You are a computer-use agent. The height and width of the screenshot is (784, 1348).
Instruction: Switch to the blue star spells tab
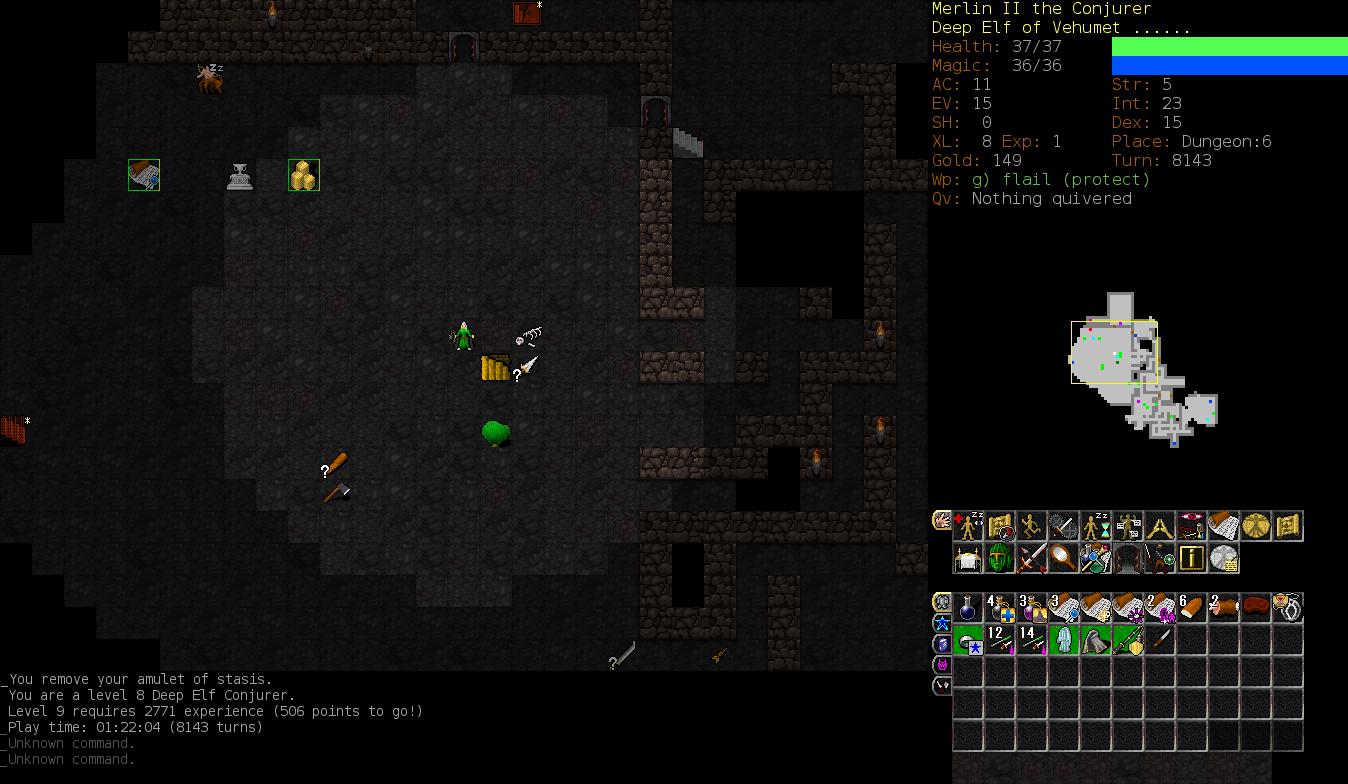(942, 623)
